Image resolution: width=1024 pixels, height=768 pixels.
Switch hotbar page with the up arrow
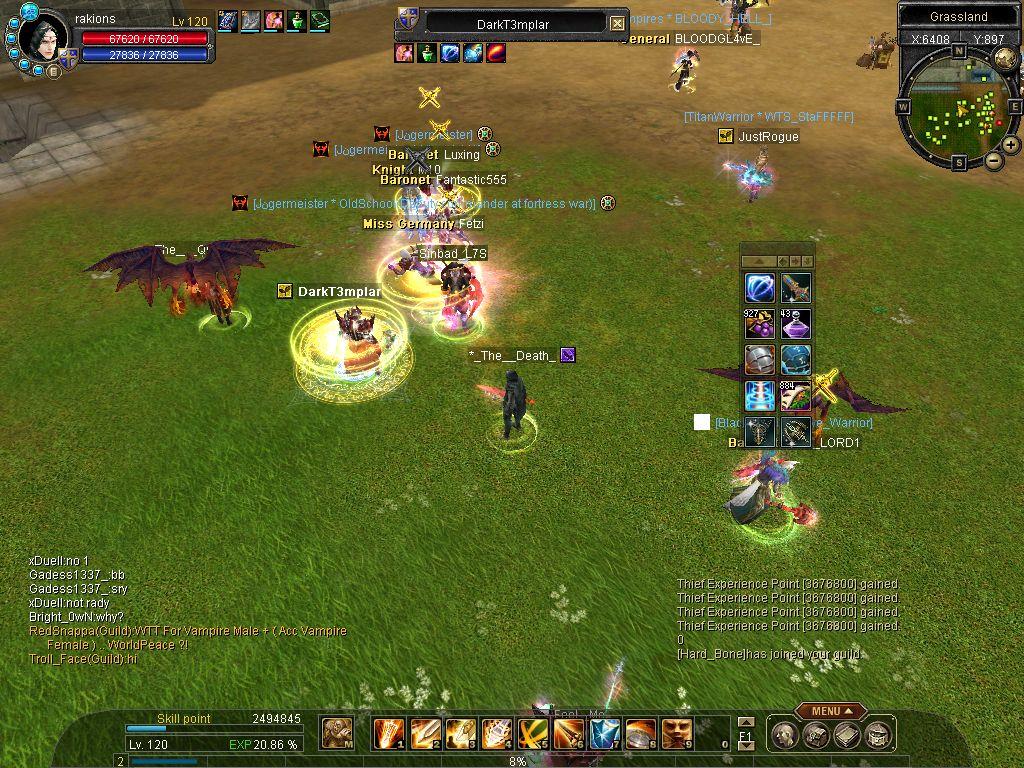(x=745, y=722)
